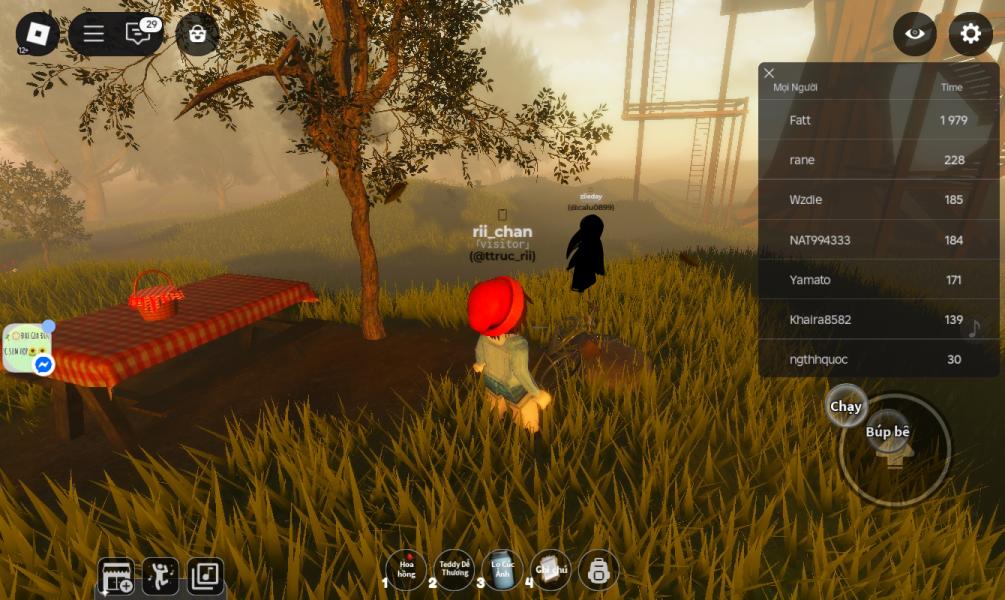Open settings via the gear icon
The image size is (1005, 600).
coord(970,34)
